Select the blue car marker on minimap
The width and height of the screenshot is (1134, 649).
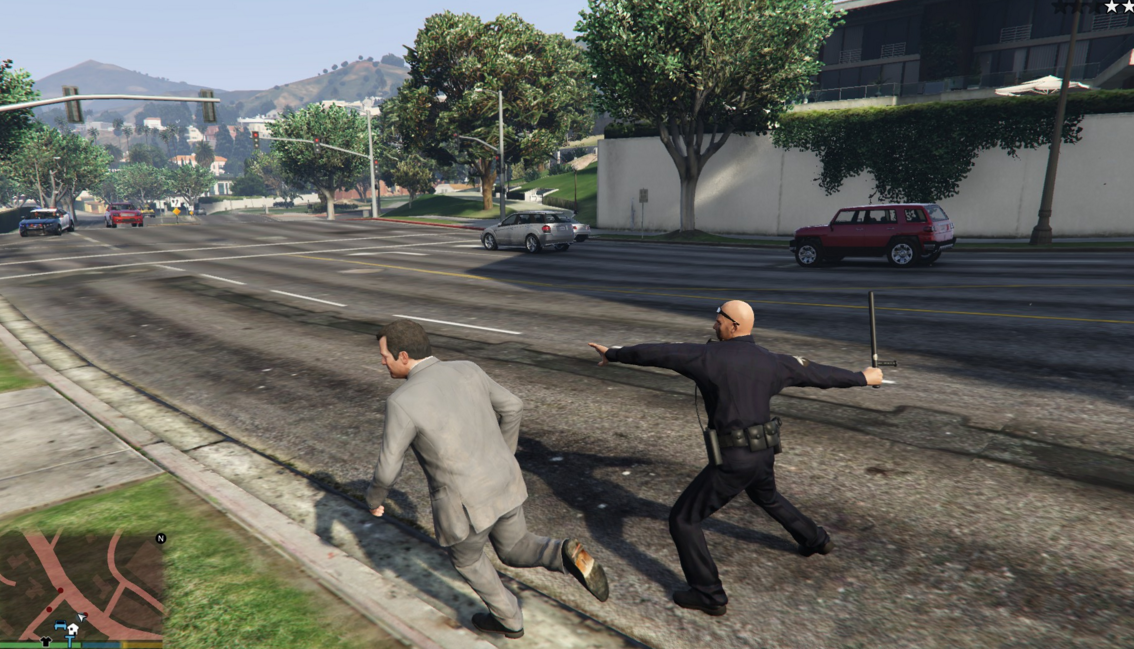pyautogui.click(x=60, y=626)
